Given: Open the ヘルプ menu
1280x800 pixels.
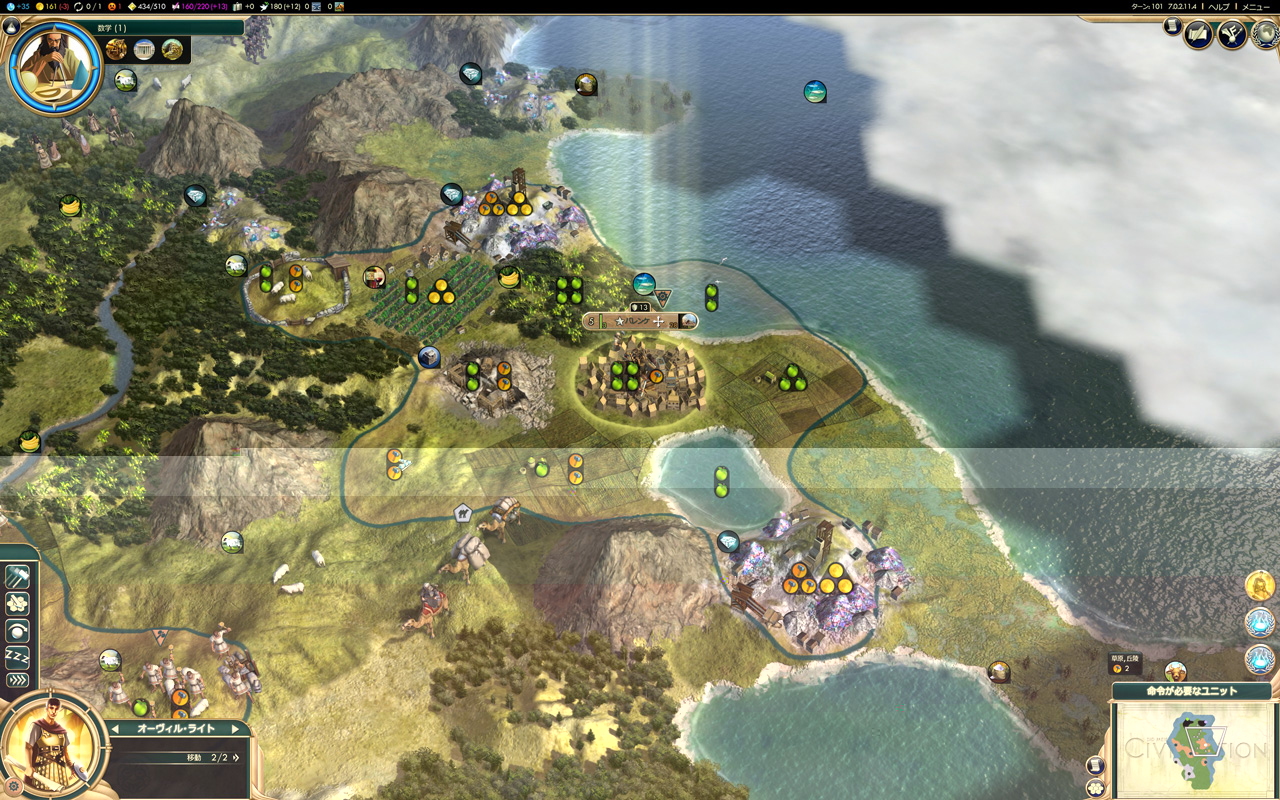Looking at the screenshot, I should [1218, 6].
